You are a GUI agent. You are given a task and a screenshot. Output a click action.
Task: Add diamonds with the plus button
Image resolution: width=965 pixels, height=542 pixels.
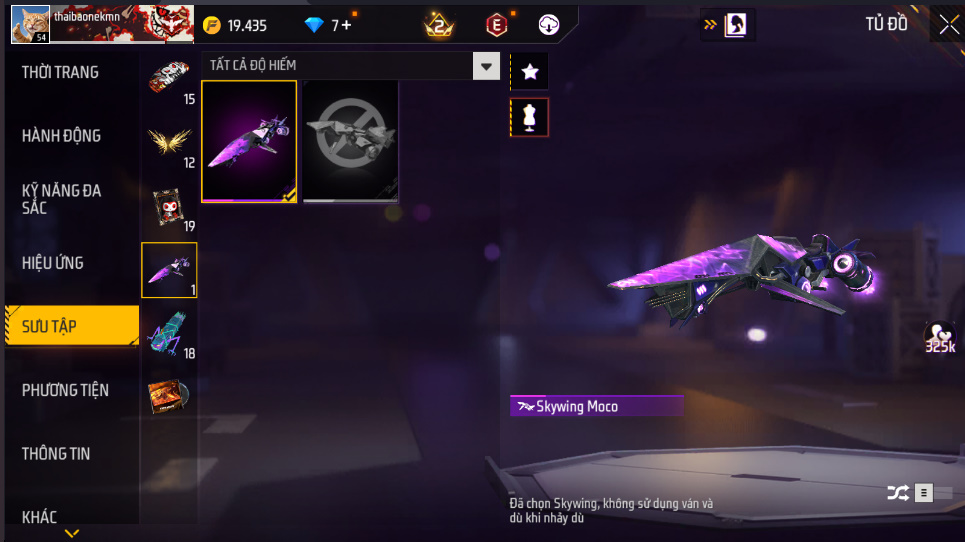(346, 26)
